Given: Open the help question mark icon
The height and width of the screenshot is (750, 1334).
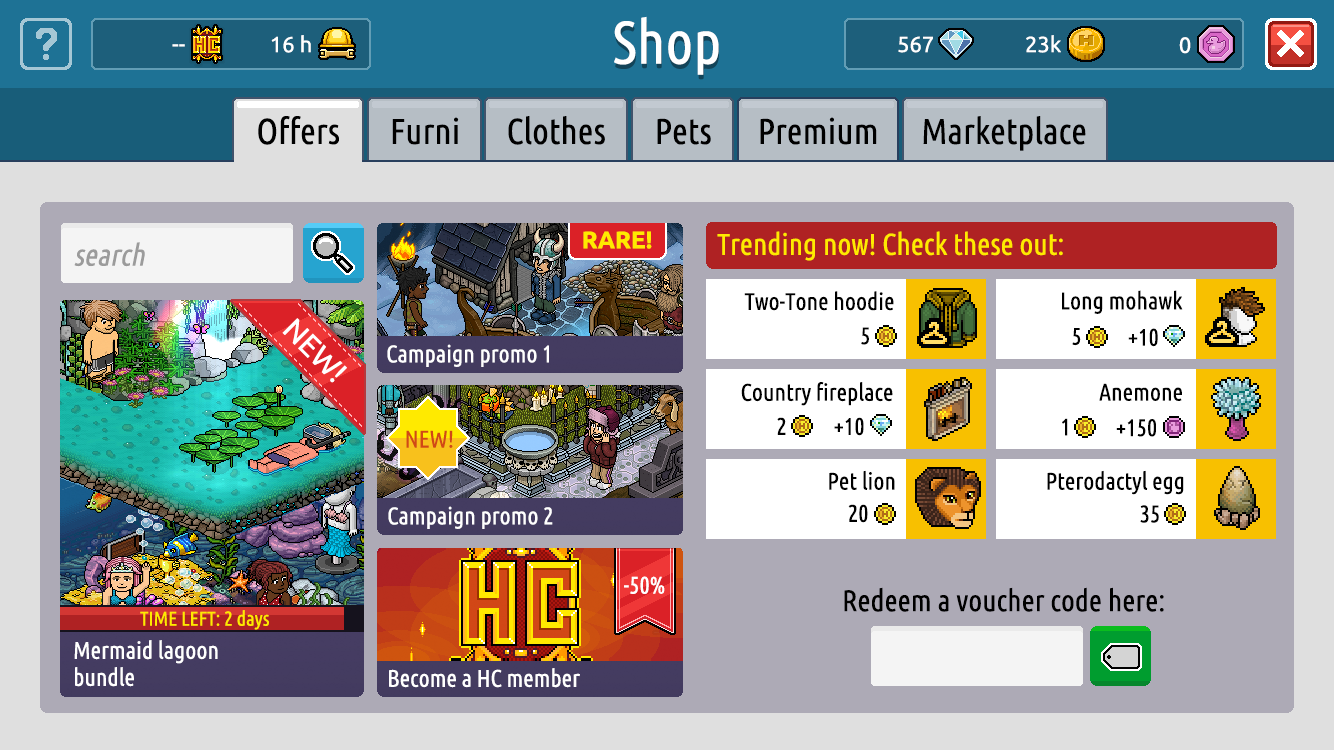Looking at the screenshot, I should pyautogui.click(x=45, y=44).
